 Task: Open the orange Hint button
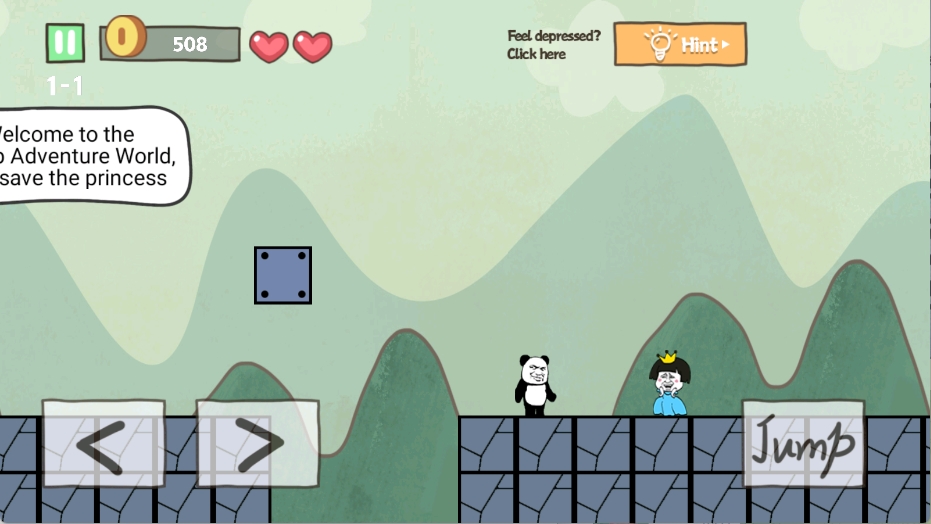680,45
